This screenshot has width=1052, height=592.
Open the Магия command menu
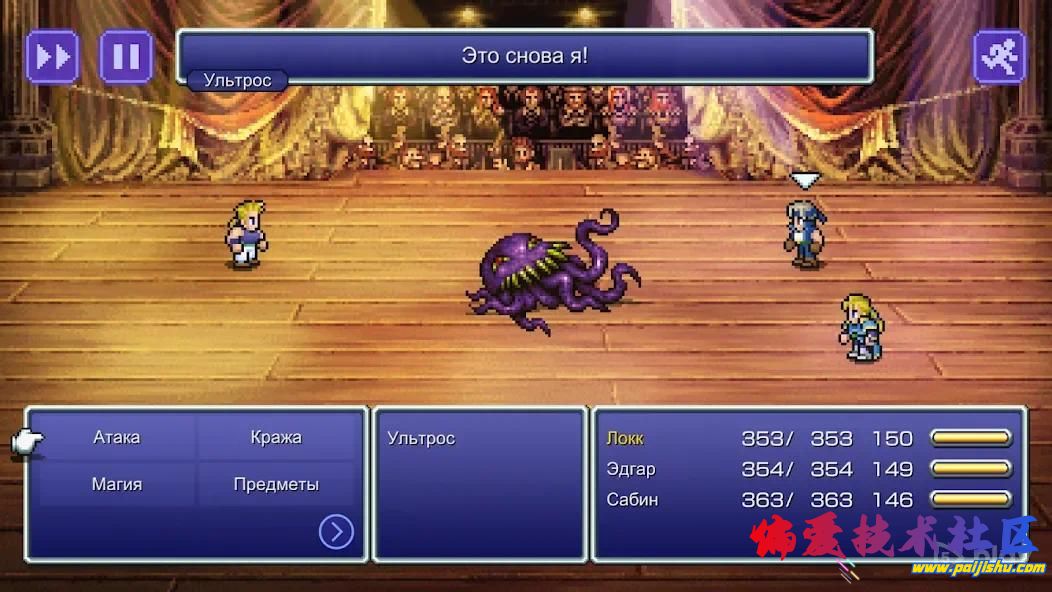[117, 484]
